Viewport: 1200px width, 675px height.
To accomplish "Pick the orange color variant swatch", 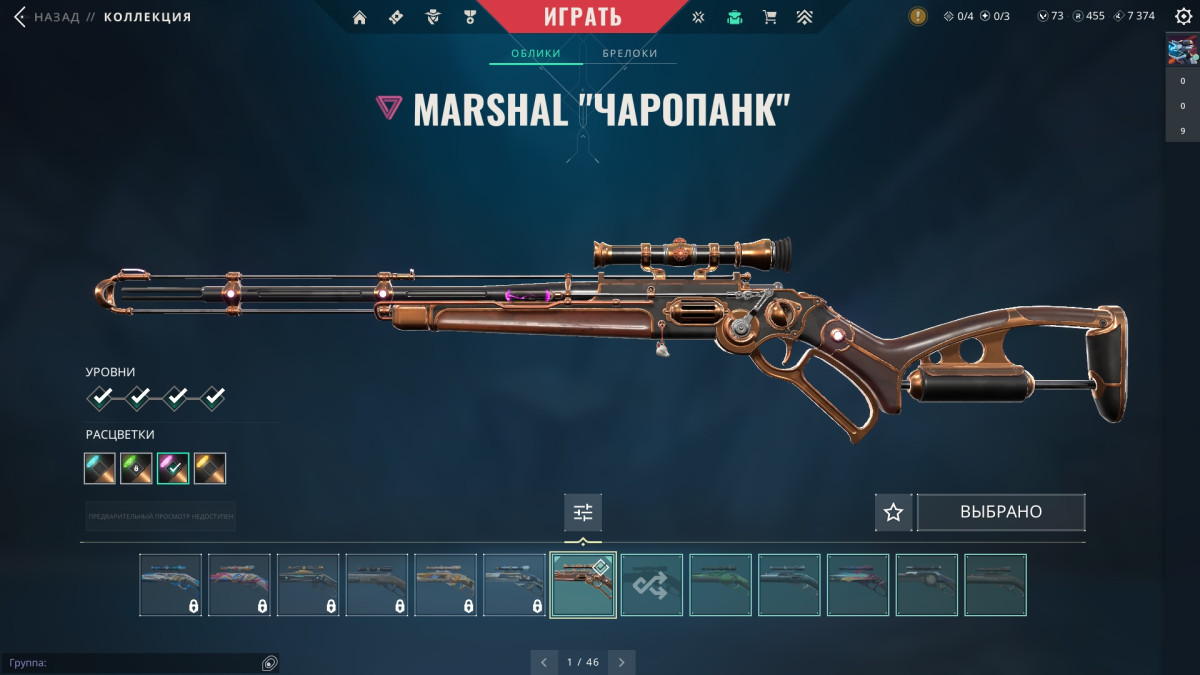I will pos(210,468).
